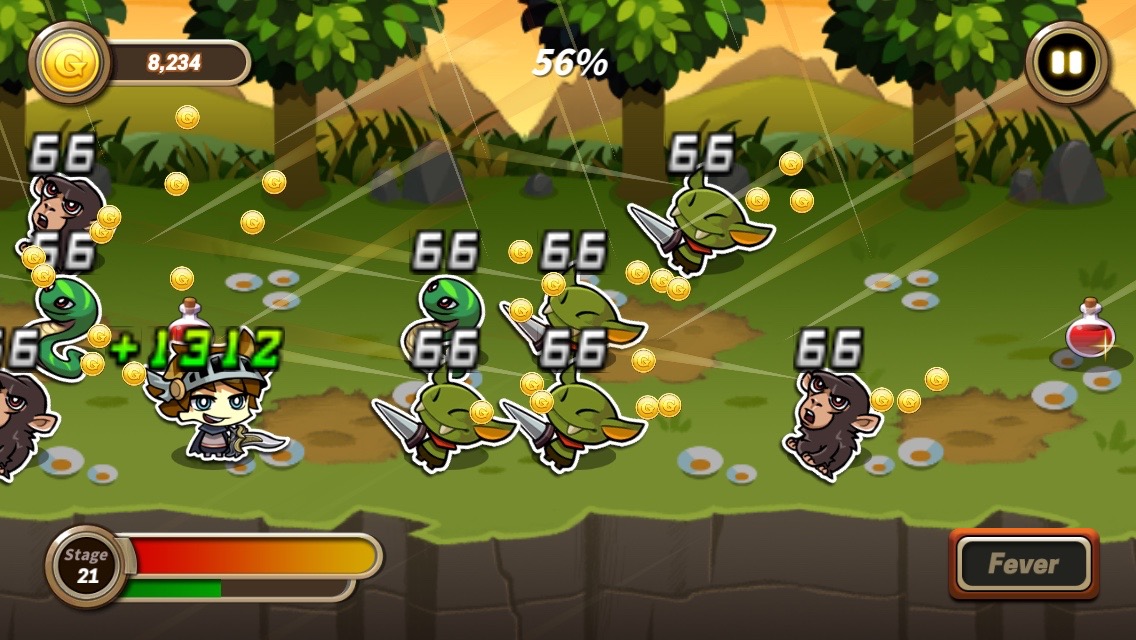1136x640 pixels.
Task: Pause the game with the pause button
Action: pyautogui.click(x=1066, y=63)
